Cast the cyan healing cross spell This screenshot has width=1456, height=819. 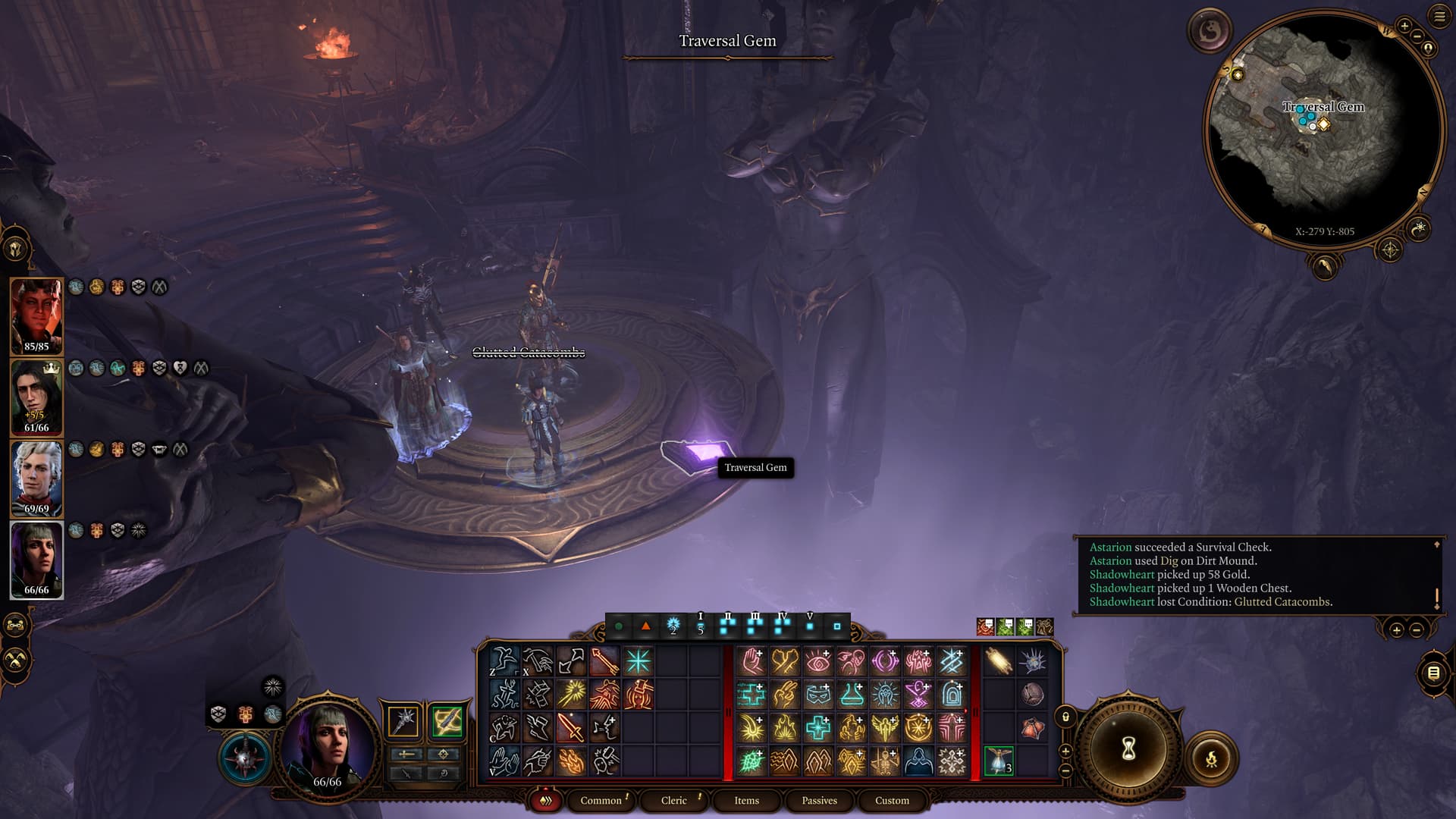818,728
